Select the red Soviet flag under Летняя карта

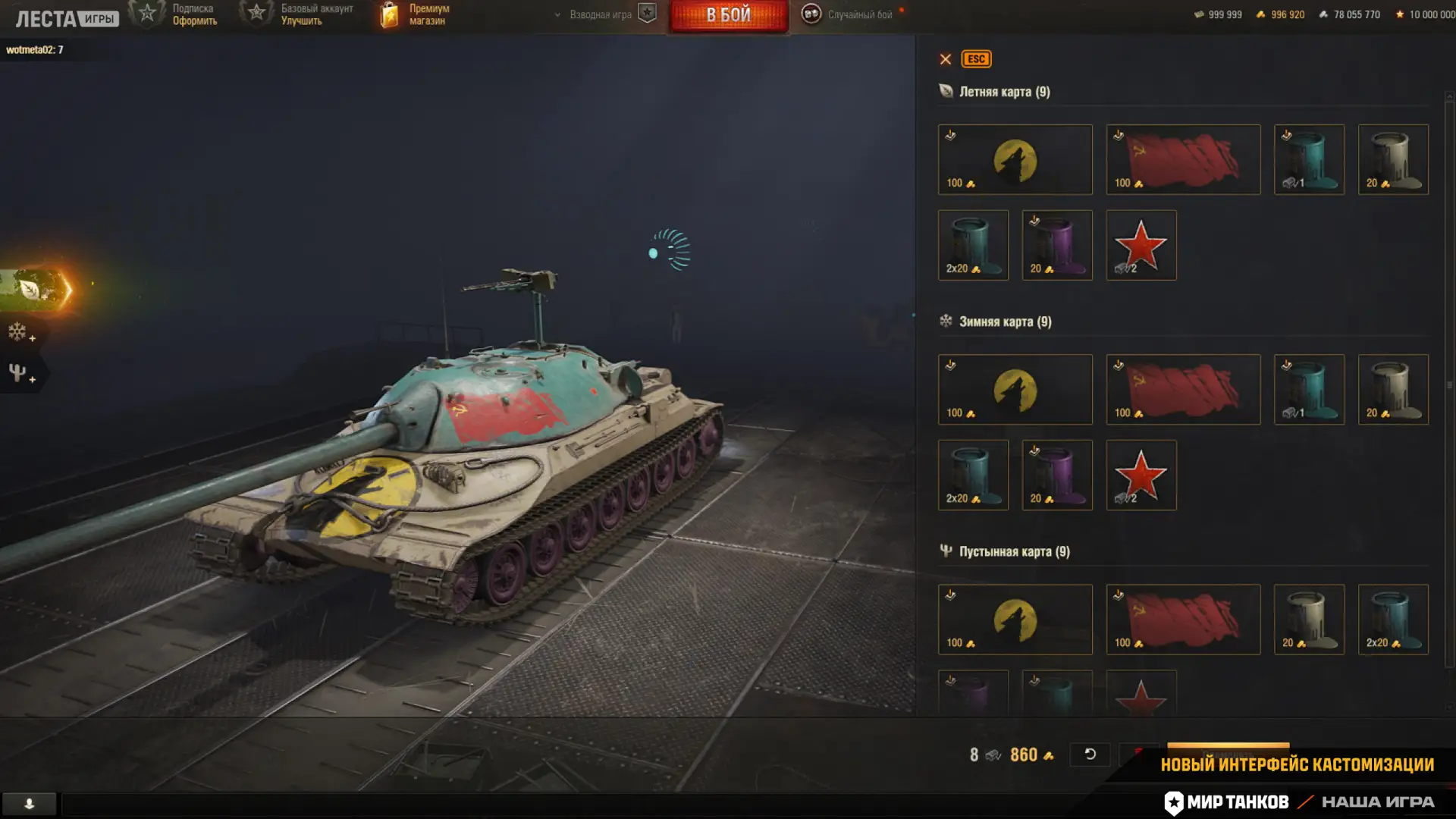point(1182,160)
